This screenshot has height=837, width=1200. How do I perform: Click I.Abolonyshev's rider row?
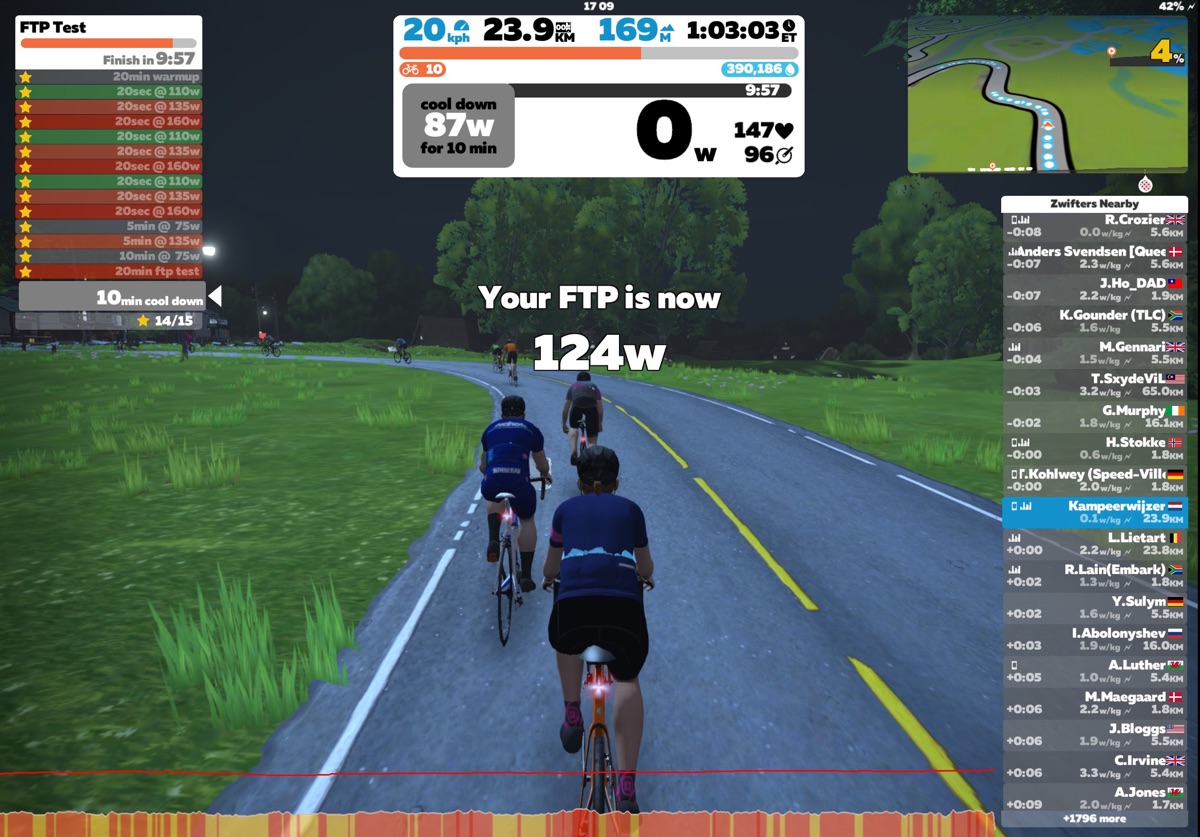click(x=1094, y=639)
